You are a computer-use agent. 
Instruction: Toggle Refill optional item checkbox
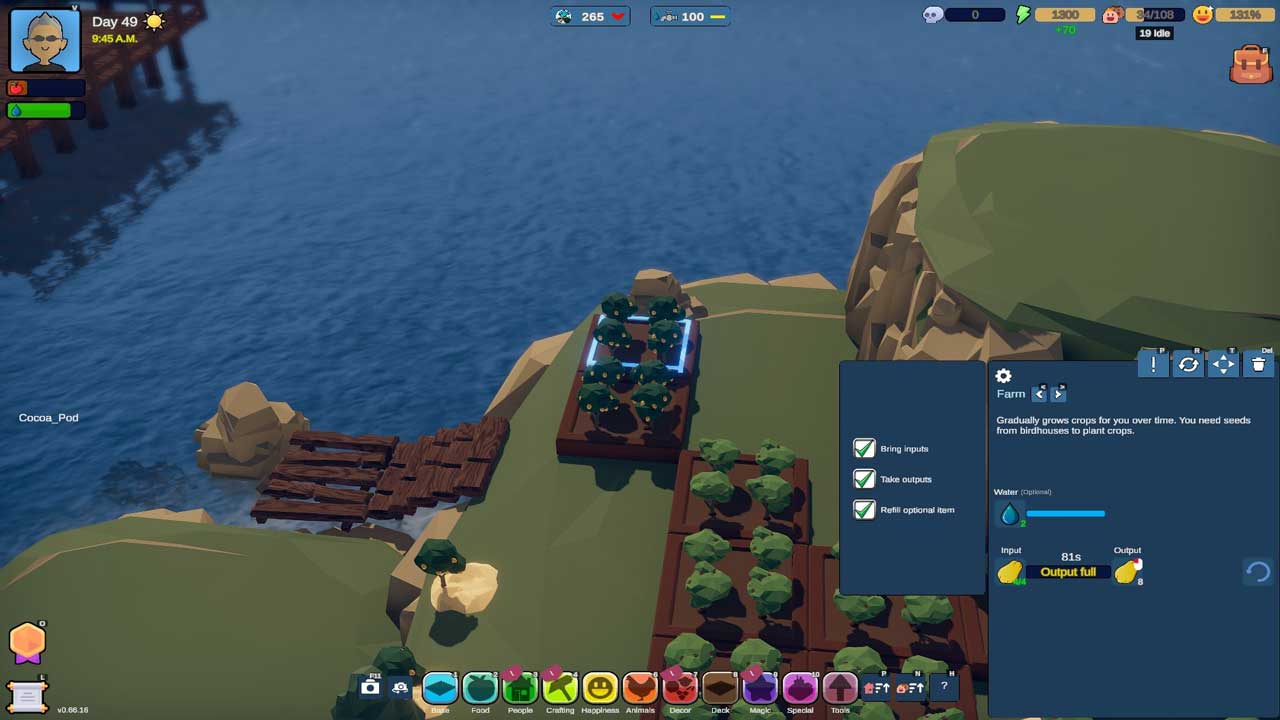864,510
